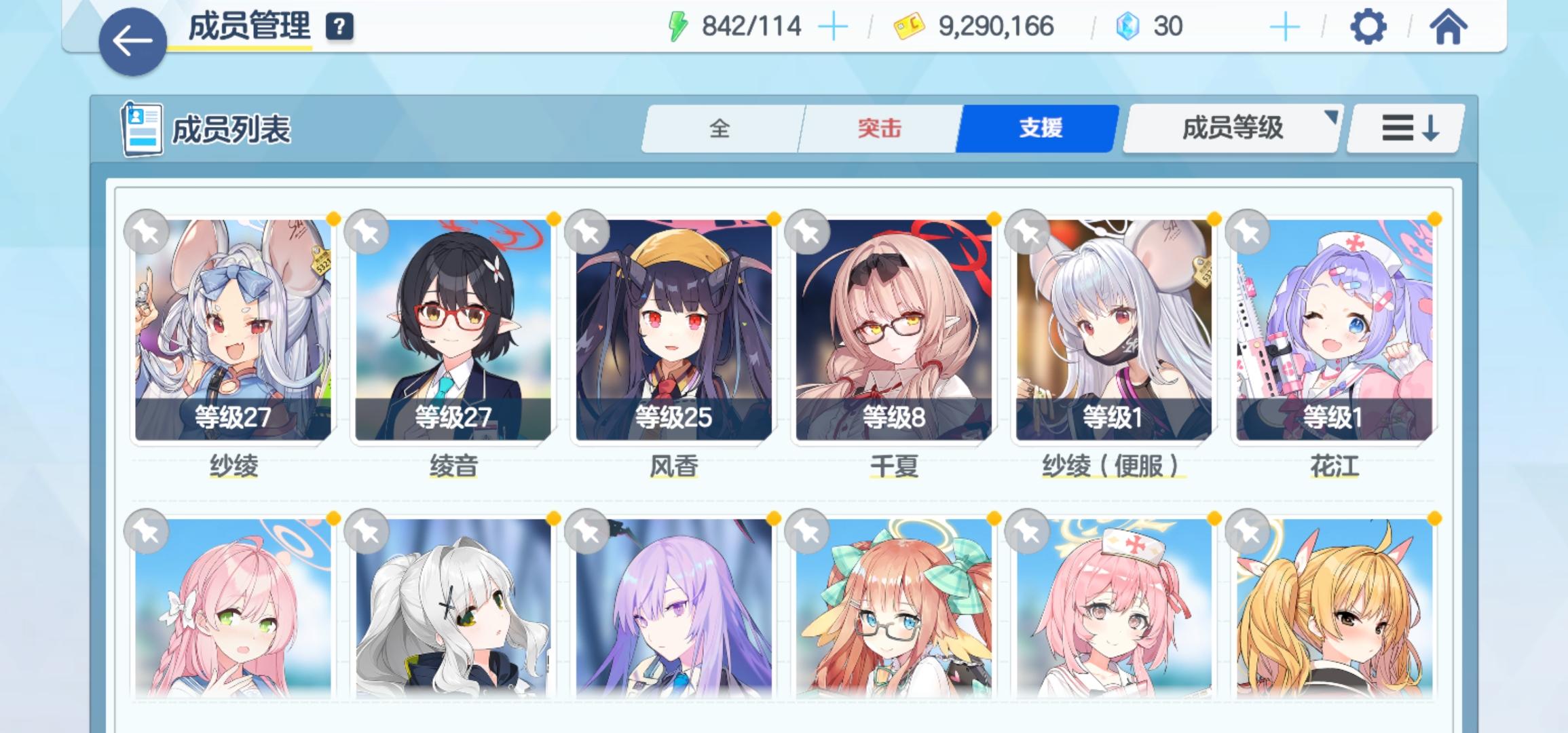Screen dimensions: 1568x733
Task: Select the 全 tab to show all members
Action: (x=721, y=129)
